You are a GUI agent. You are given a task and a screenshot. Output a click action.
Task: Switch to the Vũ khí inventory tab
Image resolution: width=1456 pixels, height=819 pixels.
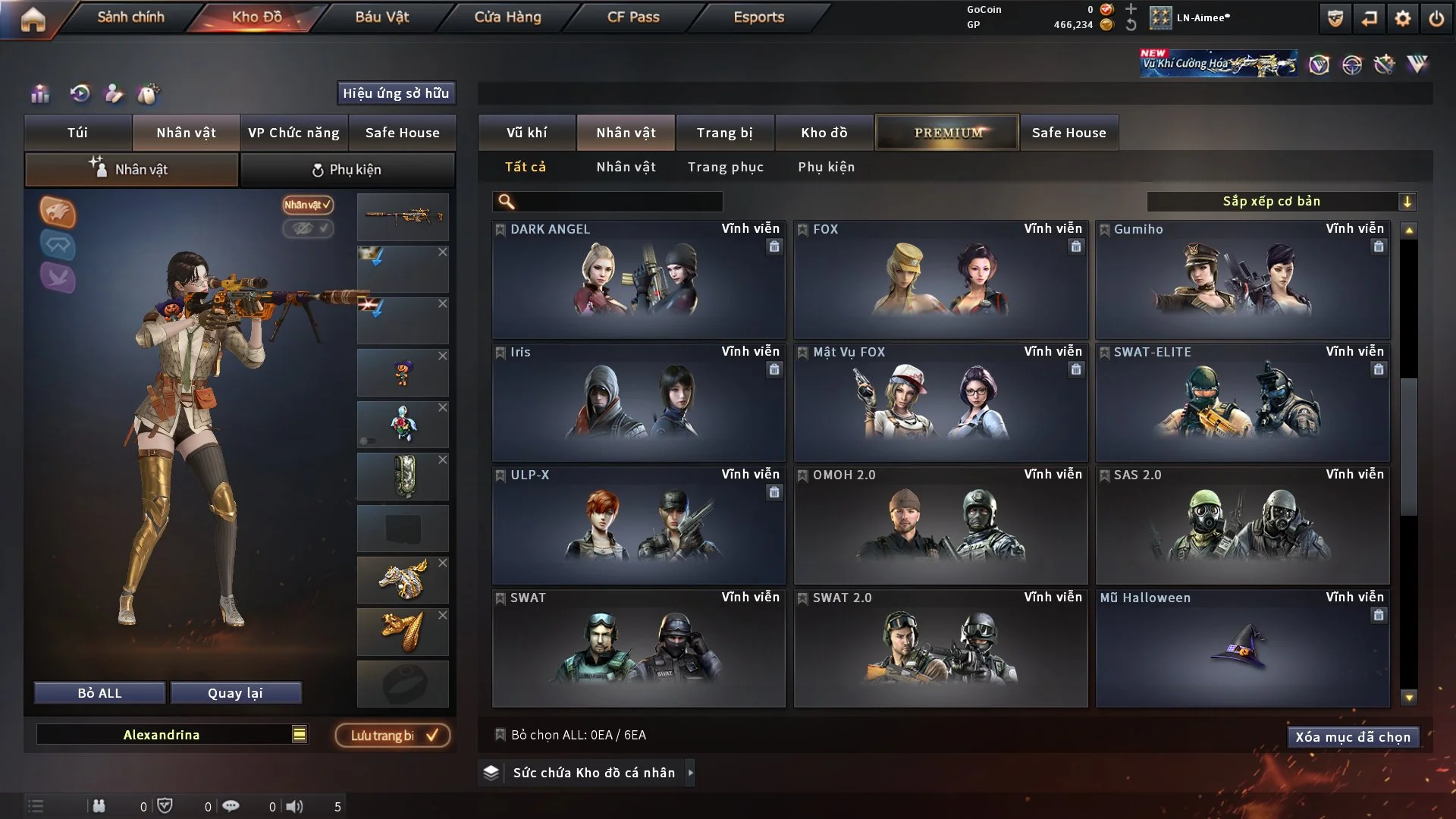[526, 133]
